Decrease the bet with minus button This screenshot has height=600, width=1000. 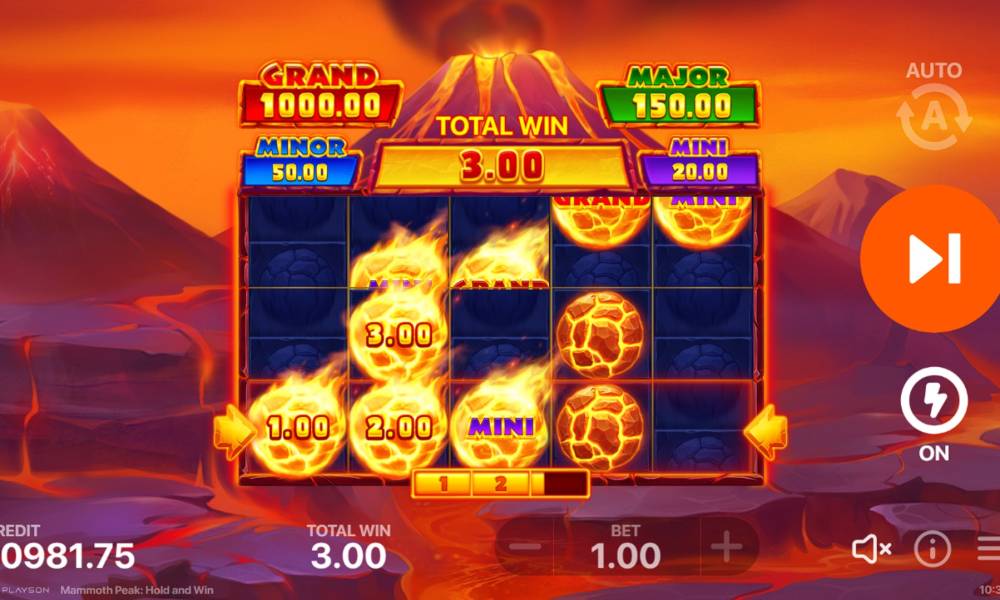click(530, 548)
